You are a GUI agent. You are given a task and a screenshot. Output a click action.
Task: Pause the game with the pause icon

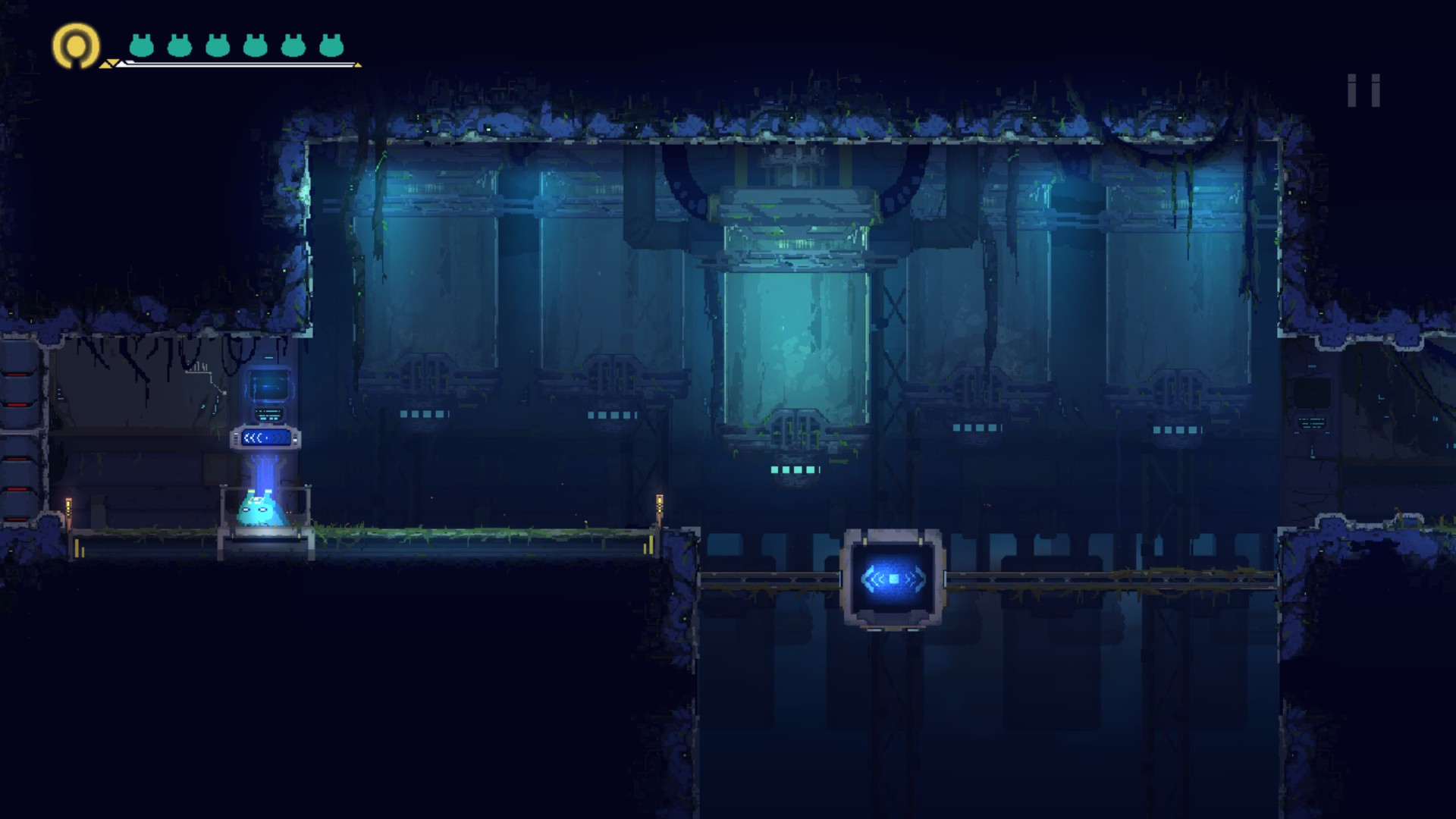tap(1363, 90)
